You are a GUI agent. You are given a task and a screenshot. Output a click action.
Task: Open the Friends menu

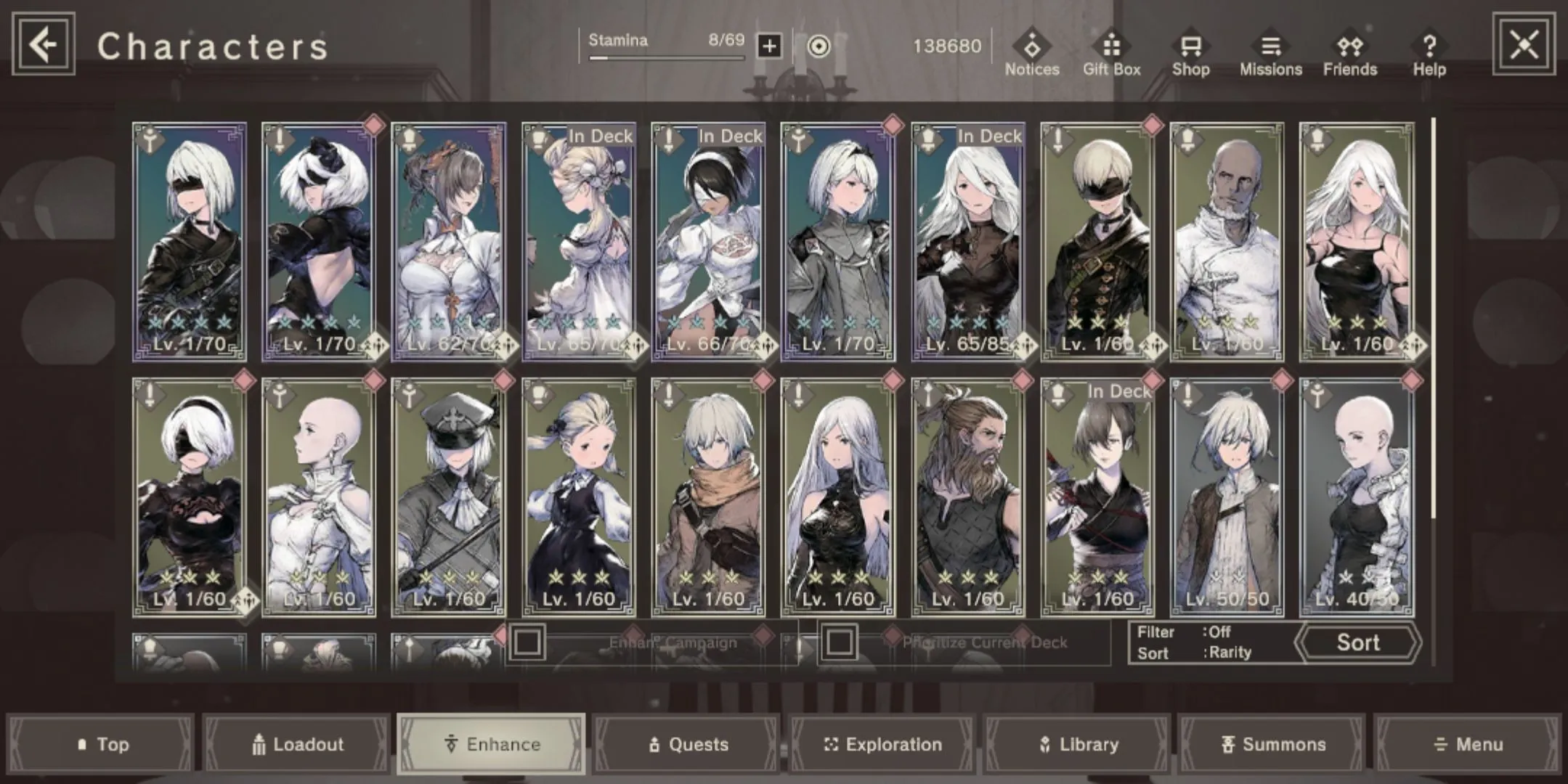pos(1349,53)
